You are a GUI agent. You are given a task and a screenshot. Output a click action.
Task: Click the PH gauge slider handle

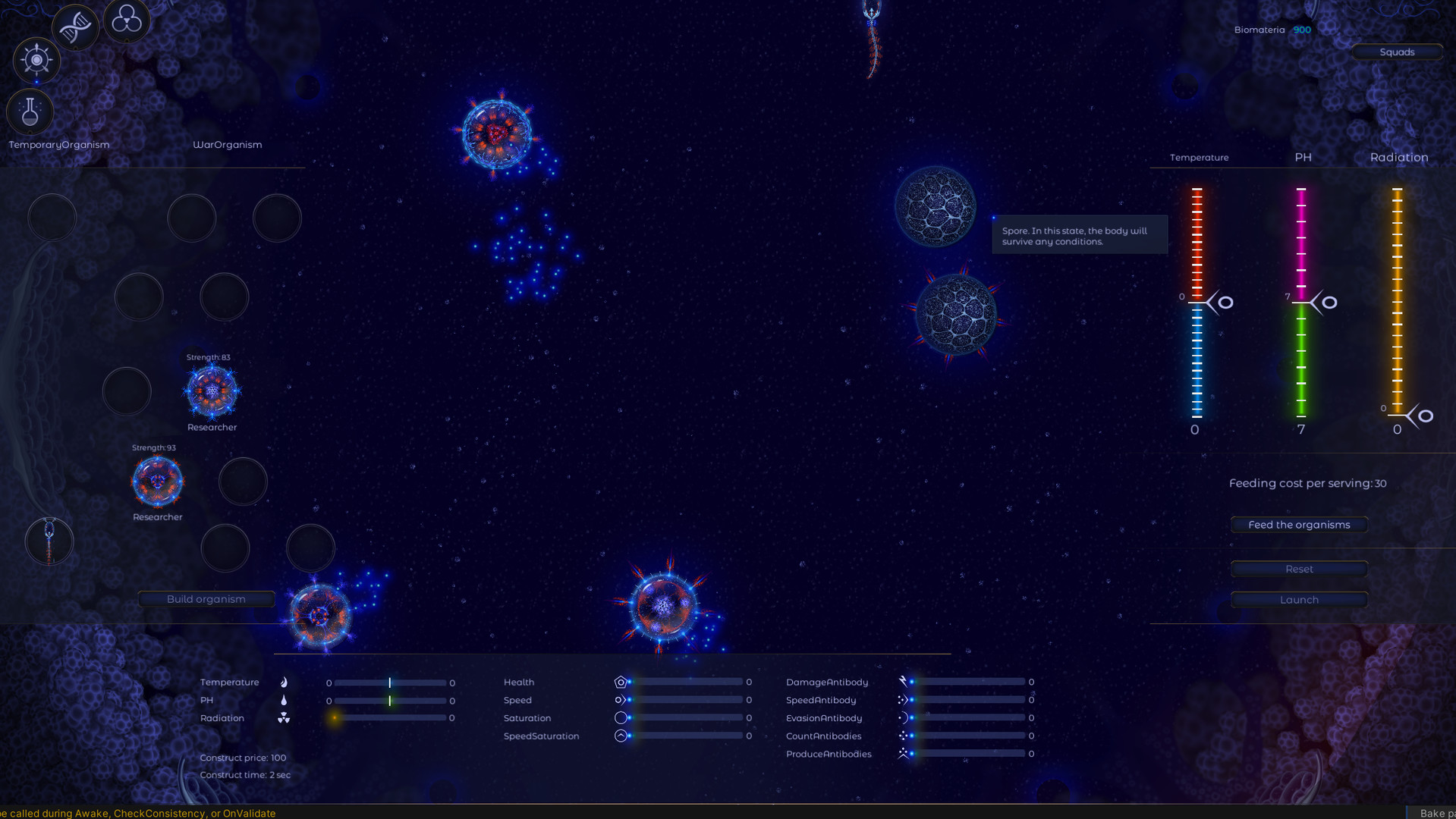click(1324, 302)
